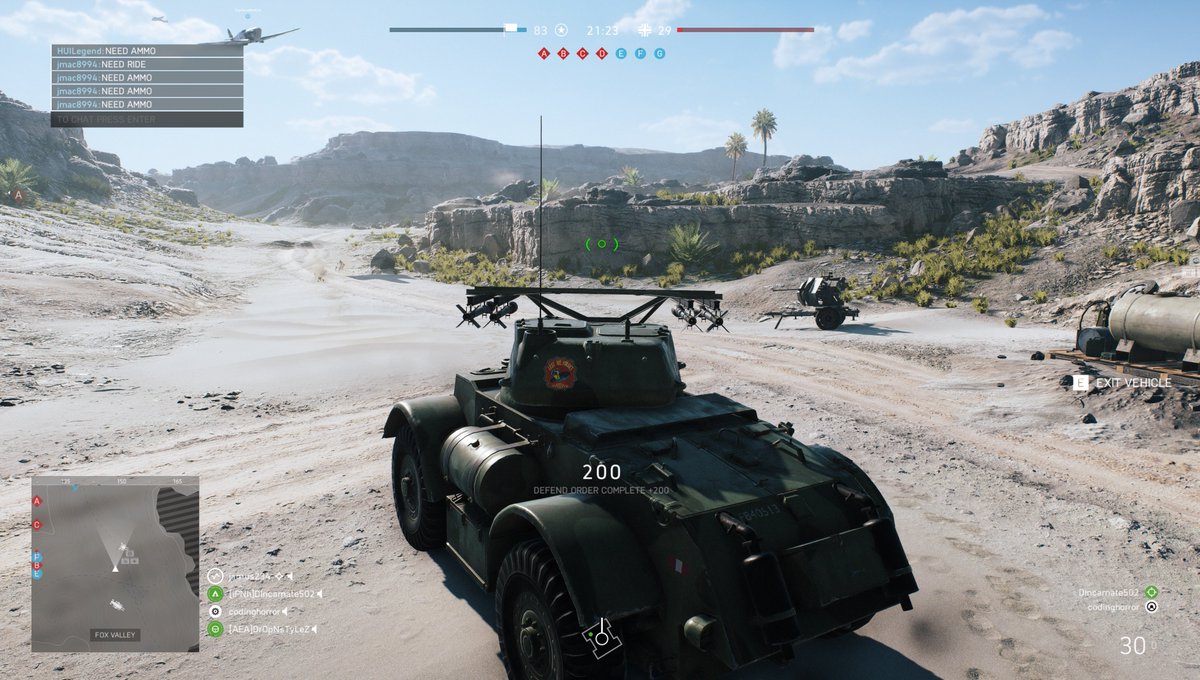
Task: Select squadmate Dincarnate502 in the squad list
Action: coord(270,594)
